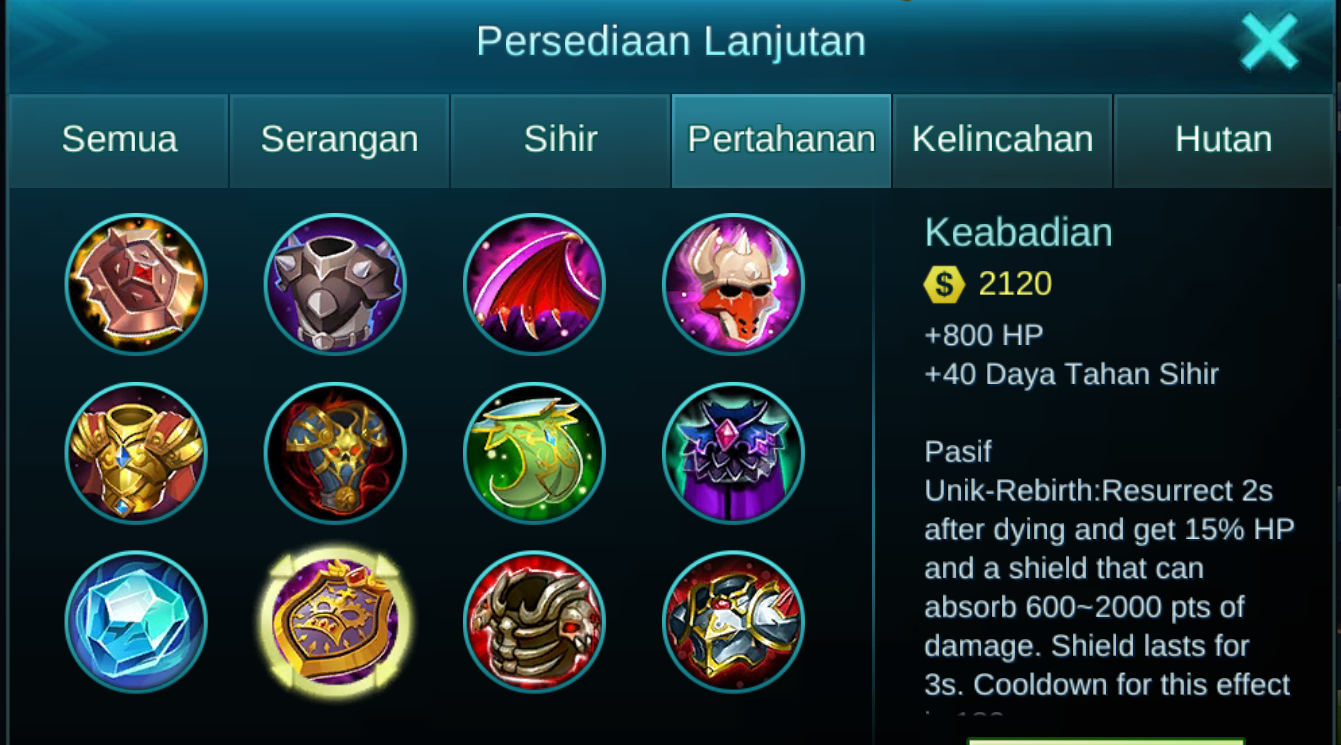Select the bronze armor item in top row

pos(136,285)
